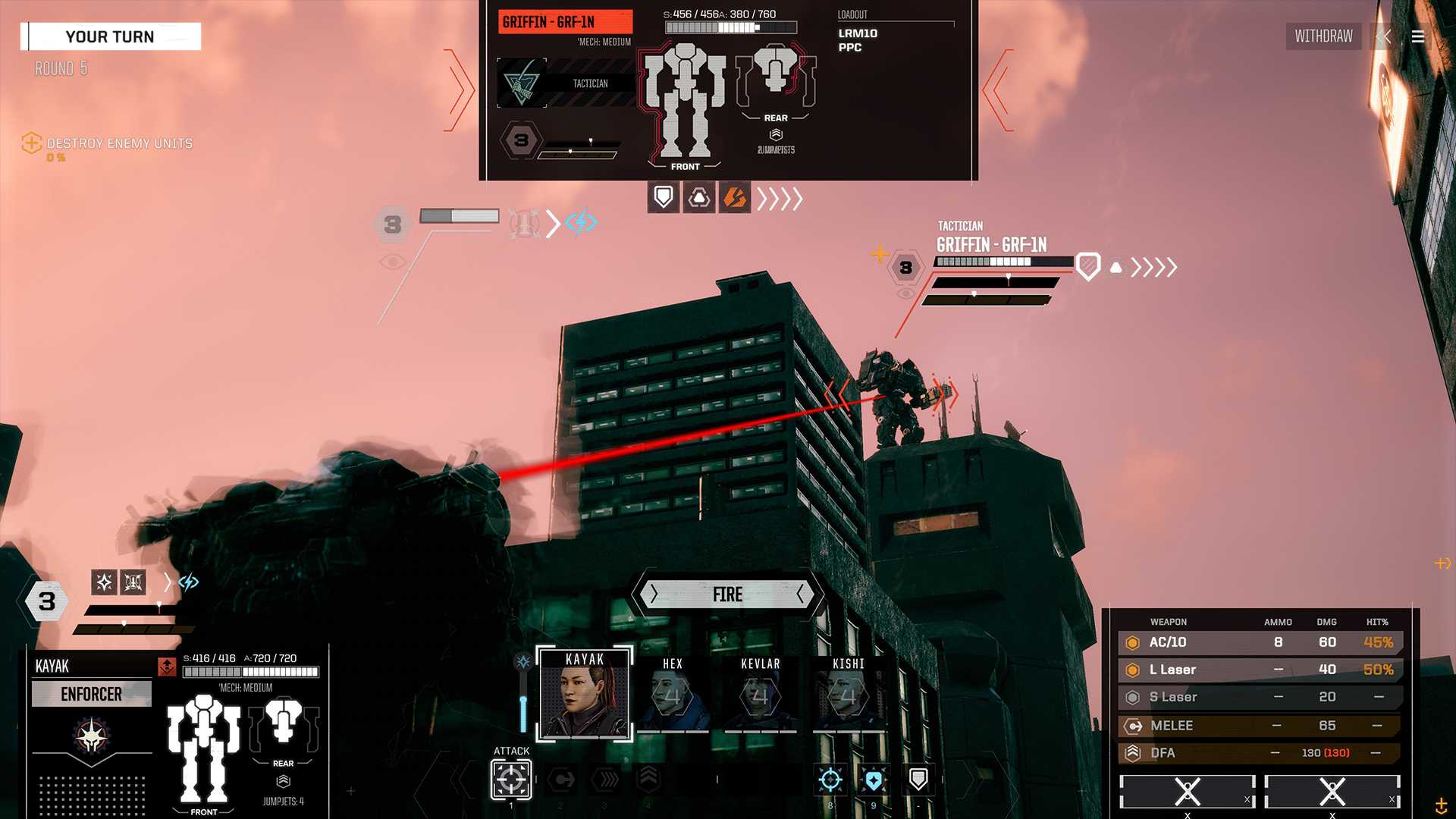
Task: Activate the Precision Strike icon in slot 8
Action: tap(830, 778)
